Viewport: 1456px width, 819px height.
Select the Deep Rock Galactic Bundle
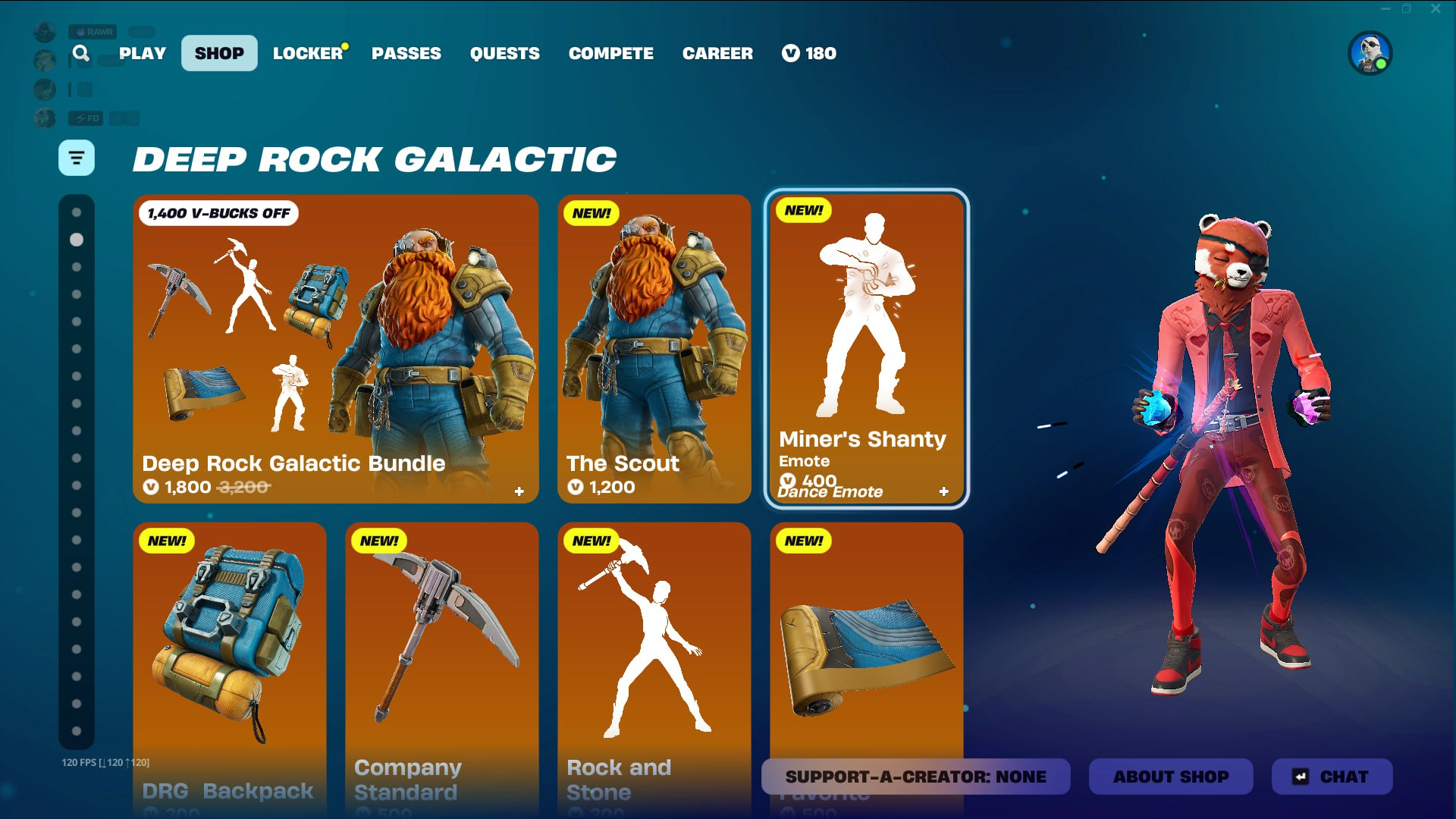coord(335,349)
